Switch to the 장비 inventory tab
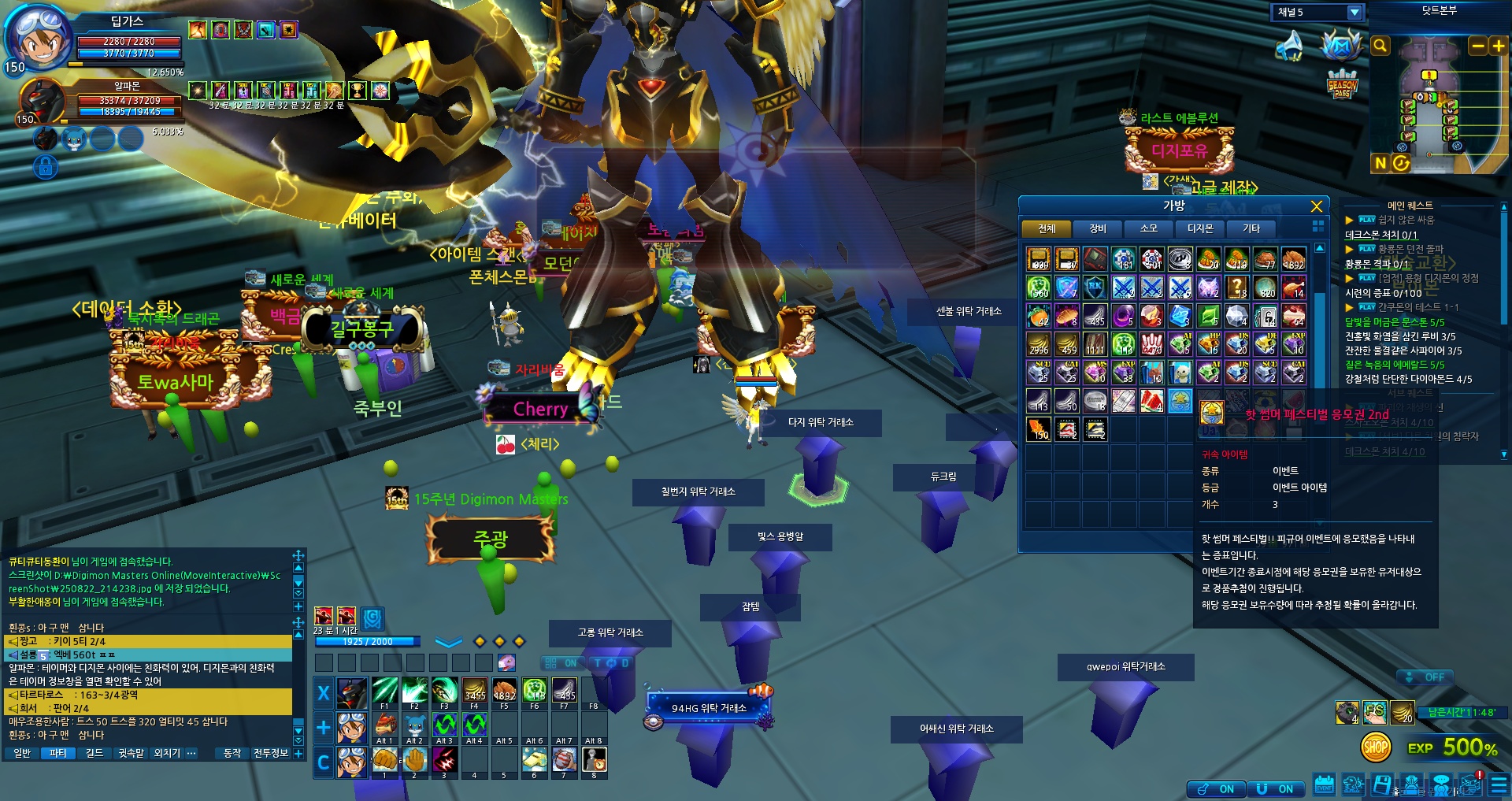This screenshot has width=1512, height=801. 1097,228
